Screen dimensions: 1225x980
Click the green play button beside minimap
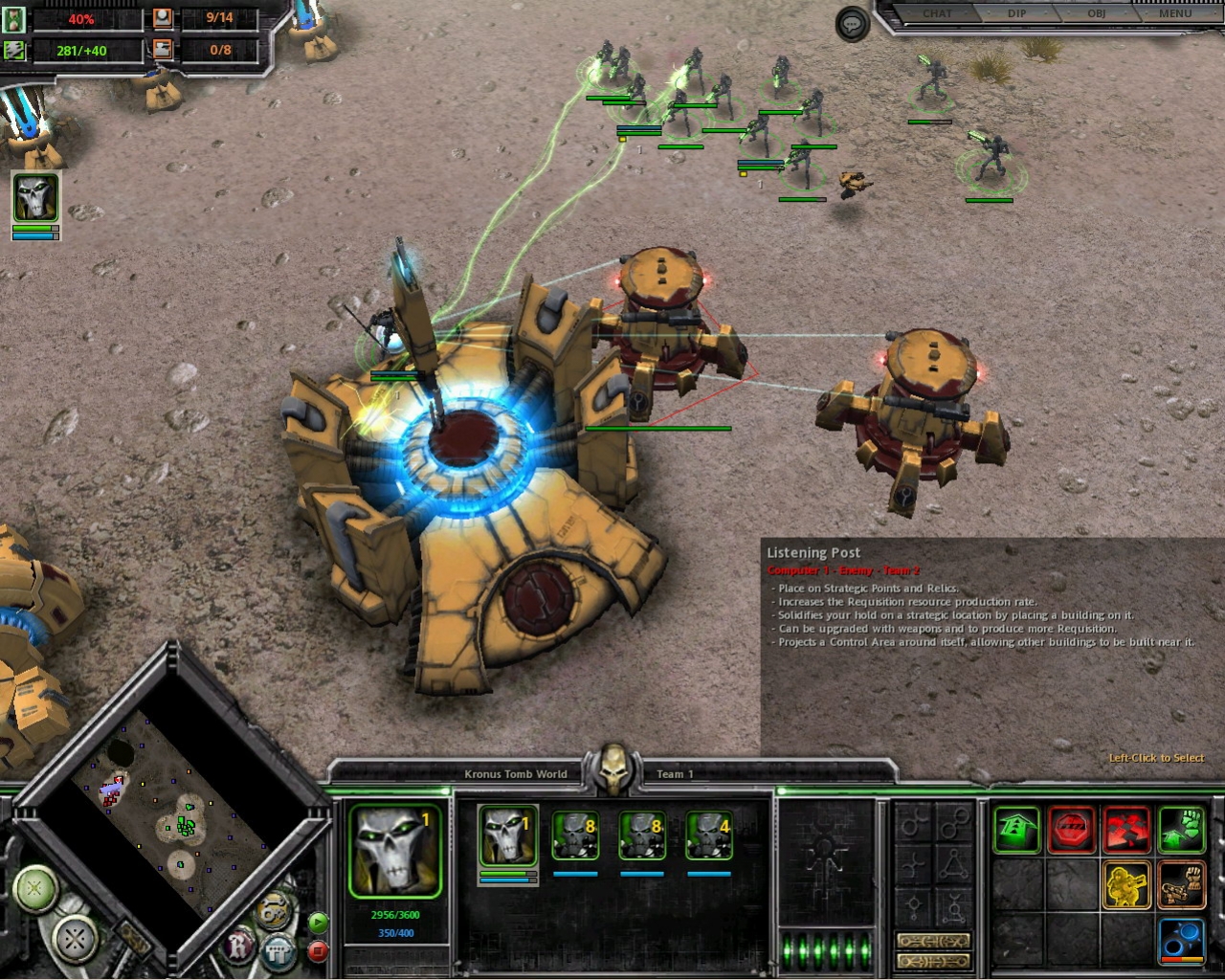coord(318,923)
